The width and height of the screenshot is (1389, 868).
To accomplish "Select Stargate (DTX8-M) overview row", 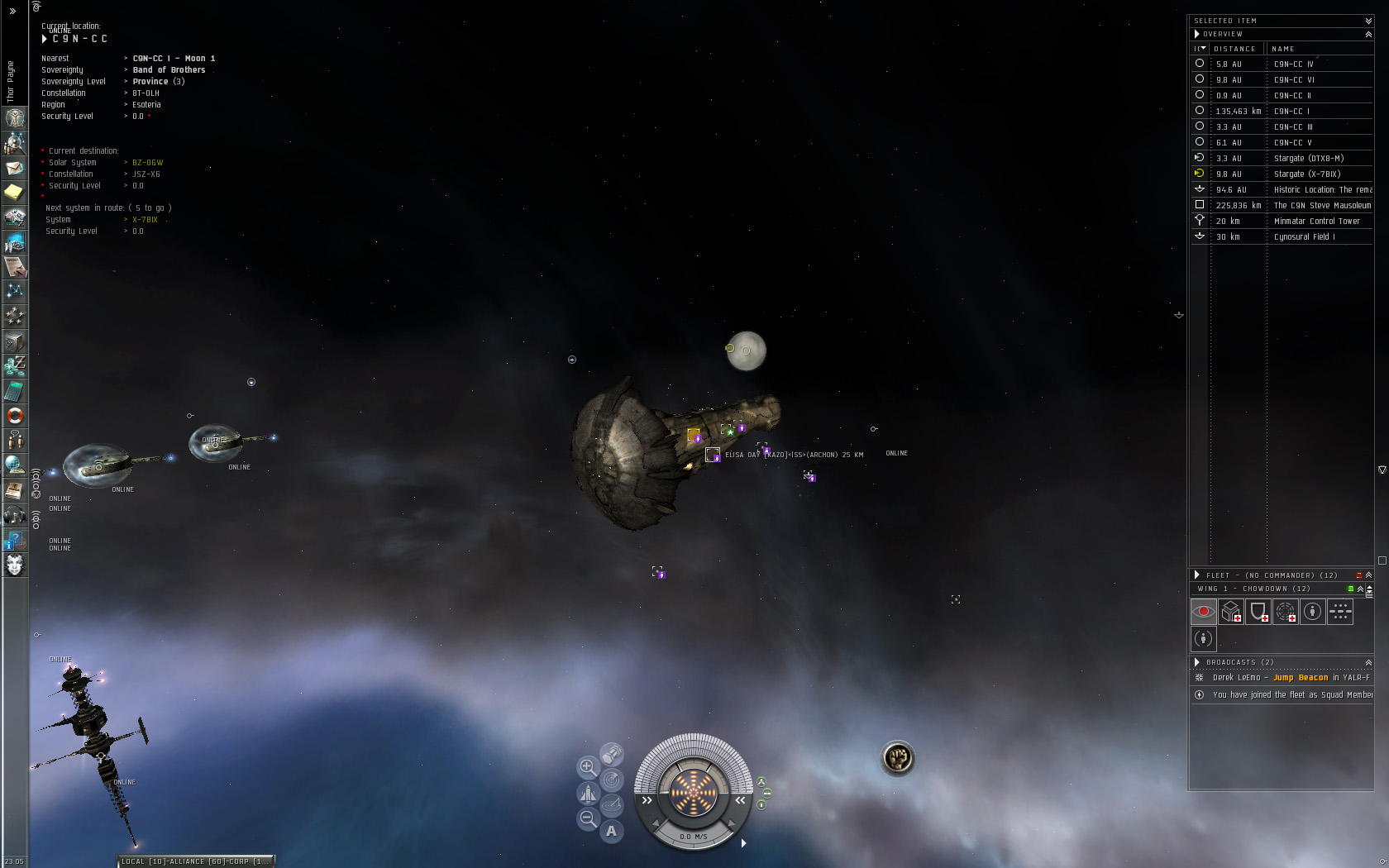I will 1308,158.
